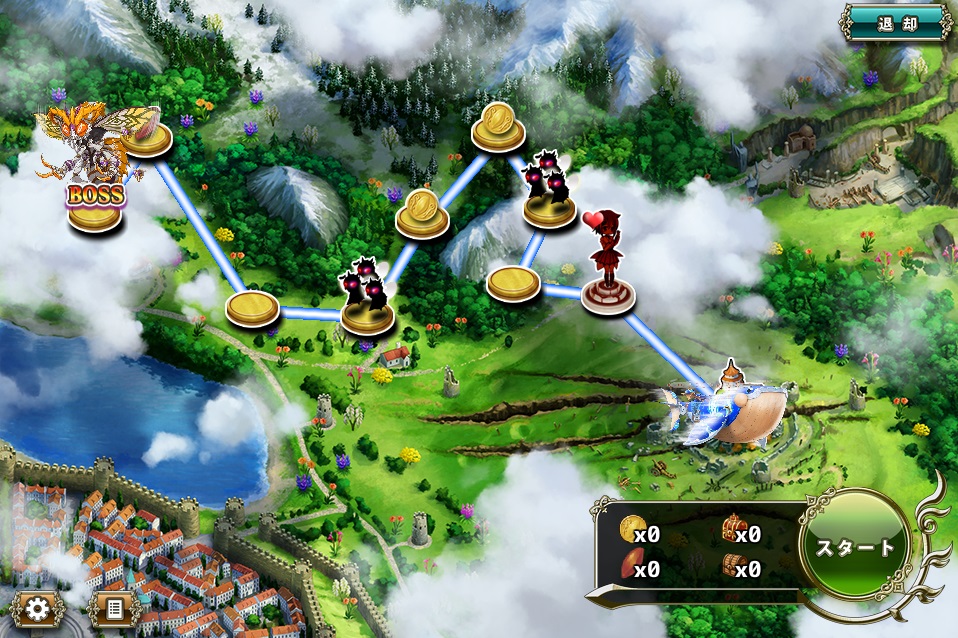Select the red heart girl map node

(607, 272)
